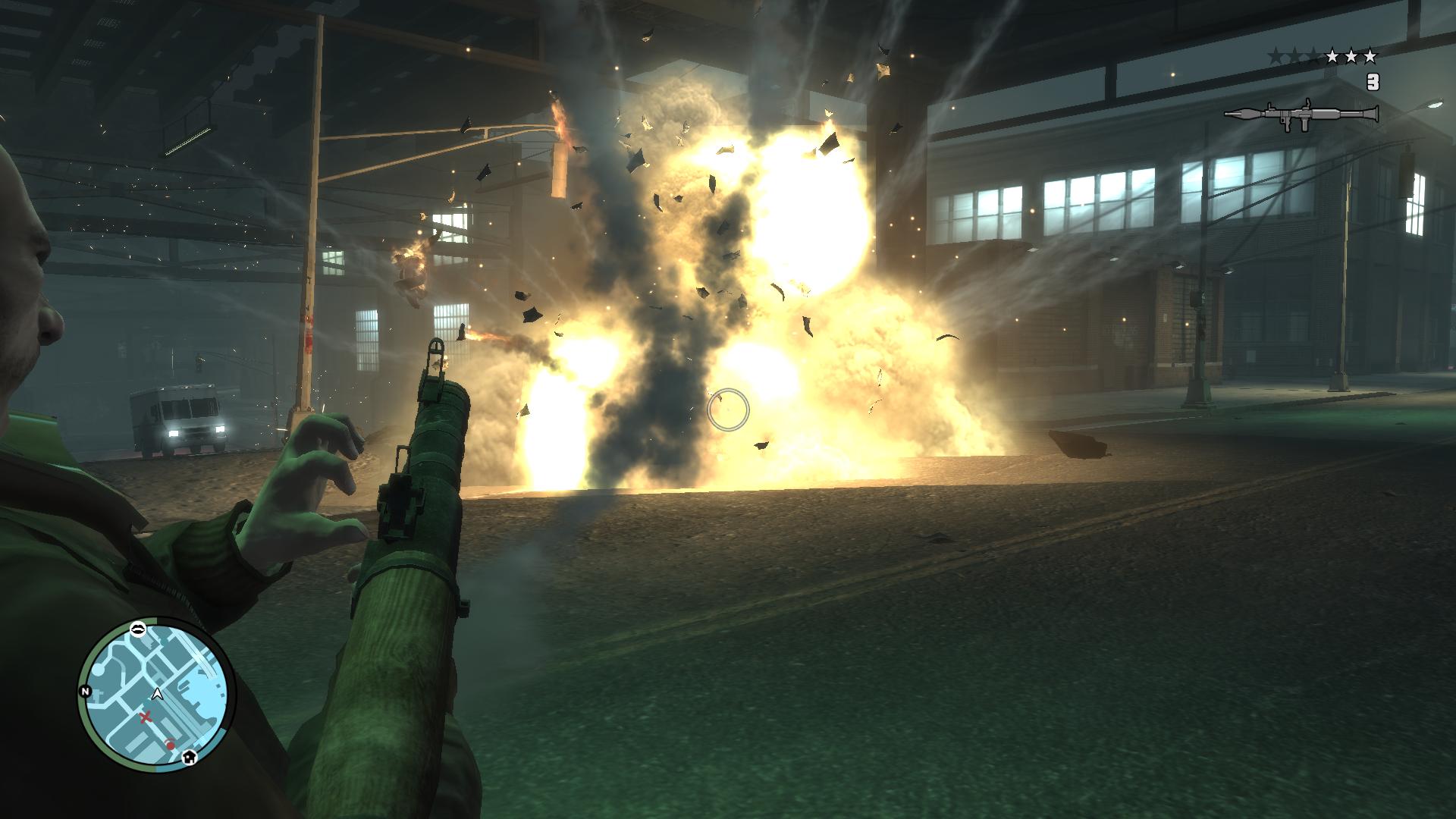The height and width of the screenshot is (819, 1456).
Task: Select the red dot blip on the minimap
Action: 171,745
